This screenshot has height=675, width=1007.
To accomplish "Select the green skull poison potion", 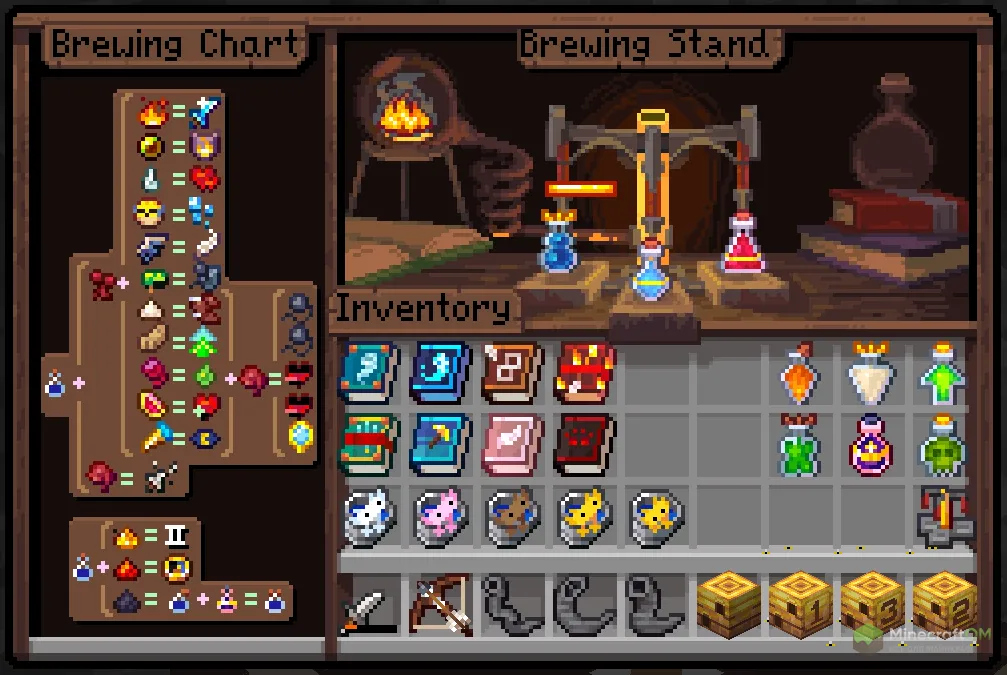I will 941,445.
